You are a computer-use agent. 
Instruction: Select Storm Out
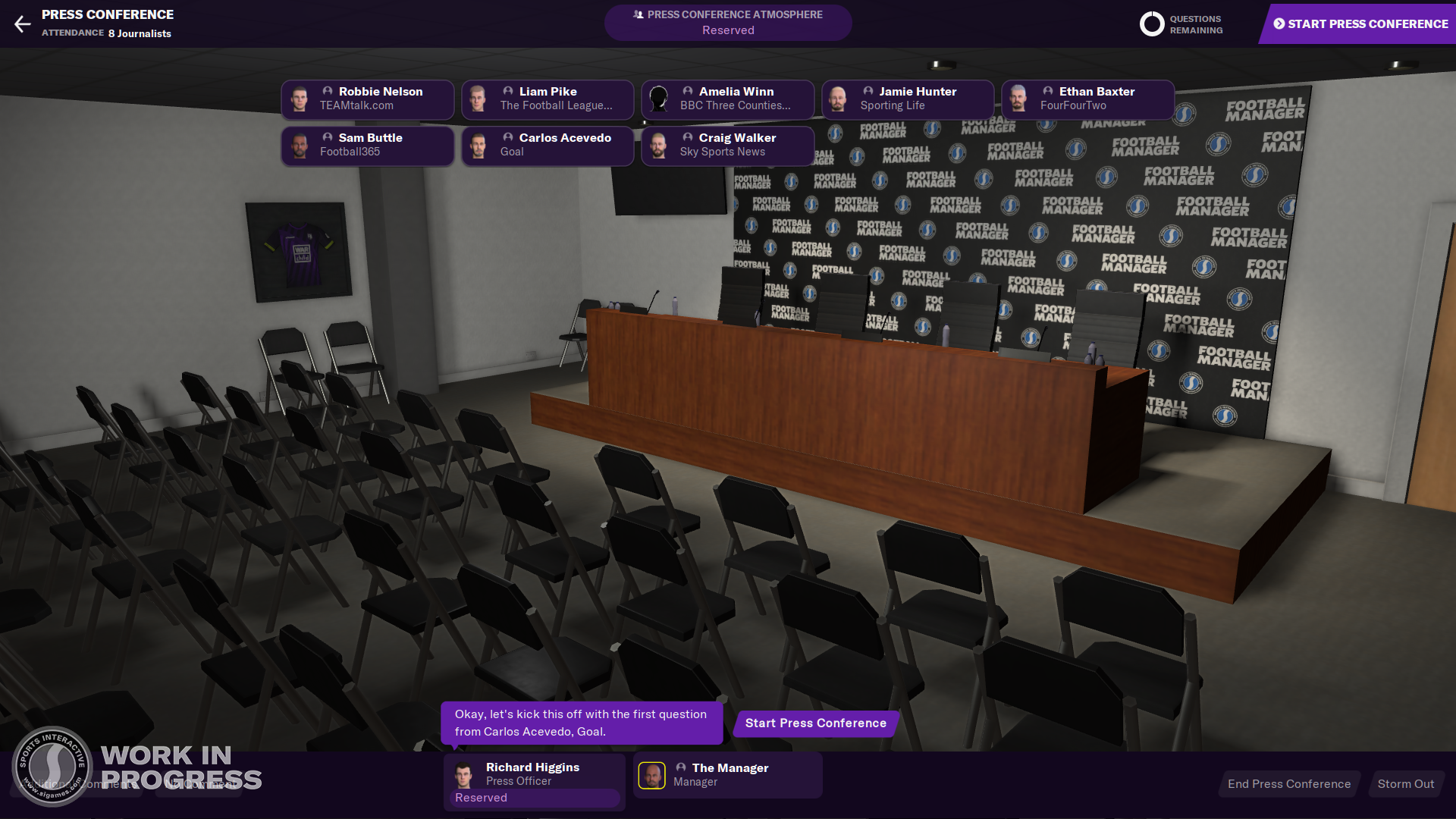[x=1407, y=783]
